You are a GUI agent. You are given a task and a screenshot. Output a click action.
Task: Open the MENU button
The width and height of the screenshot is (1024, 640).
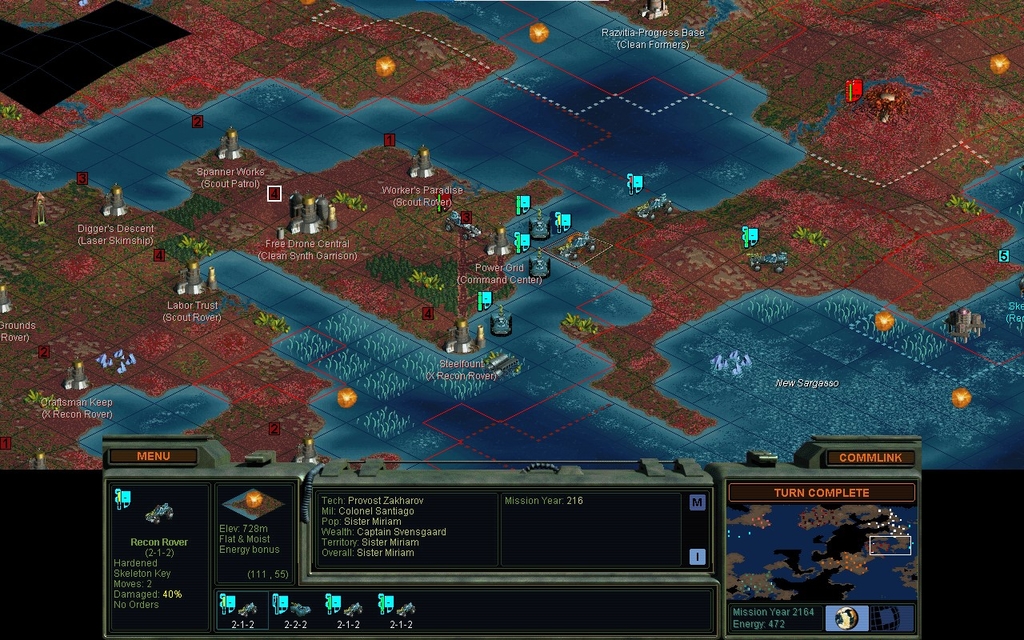(153, 457)
